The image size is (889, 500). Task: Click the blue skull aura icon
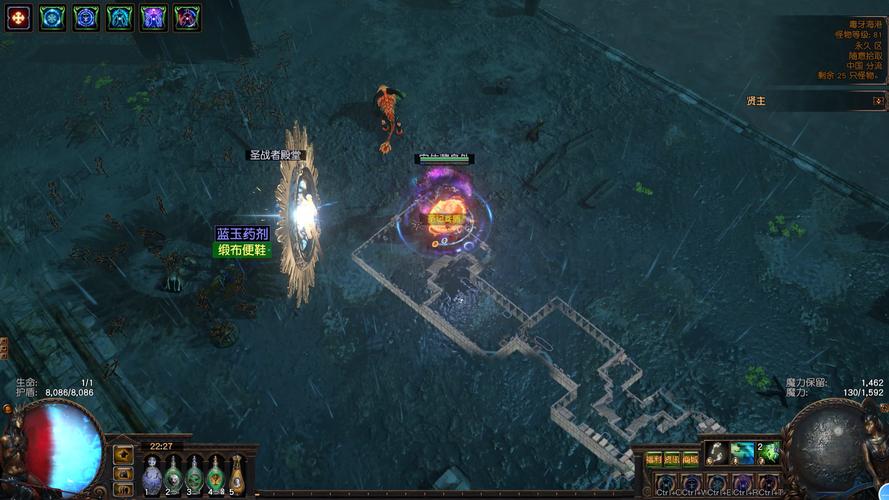tap(86, 17)
